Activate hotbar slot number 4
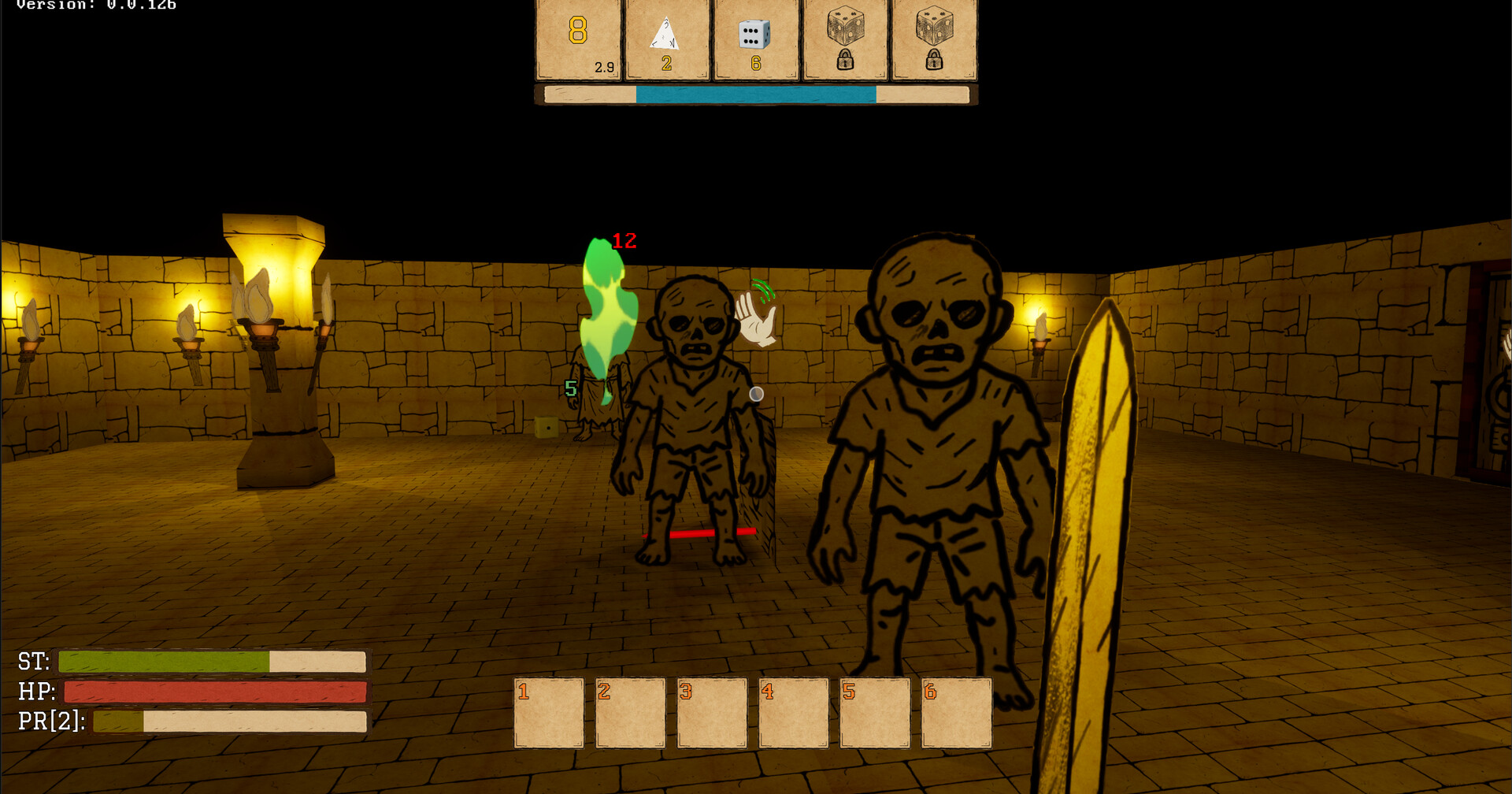The height and width of the screenshot is (794, 1512). point(793,713)
